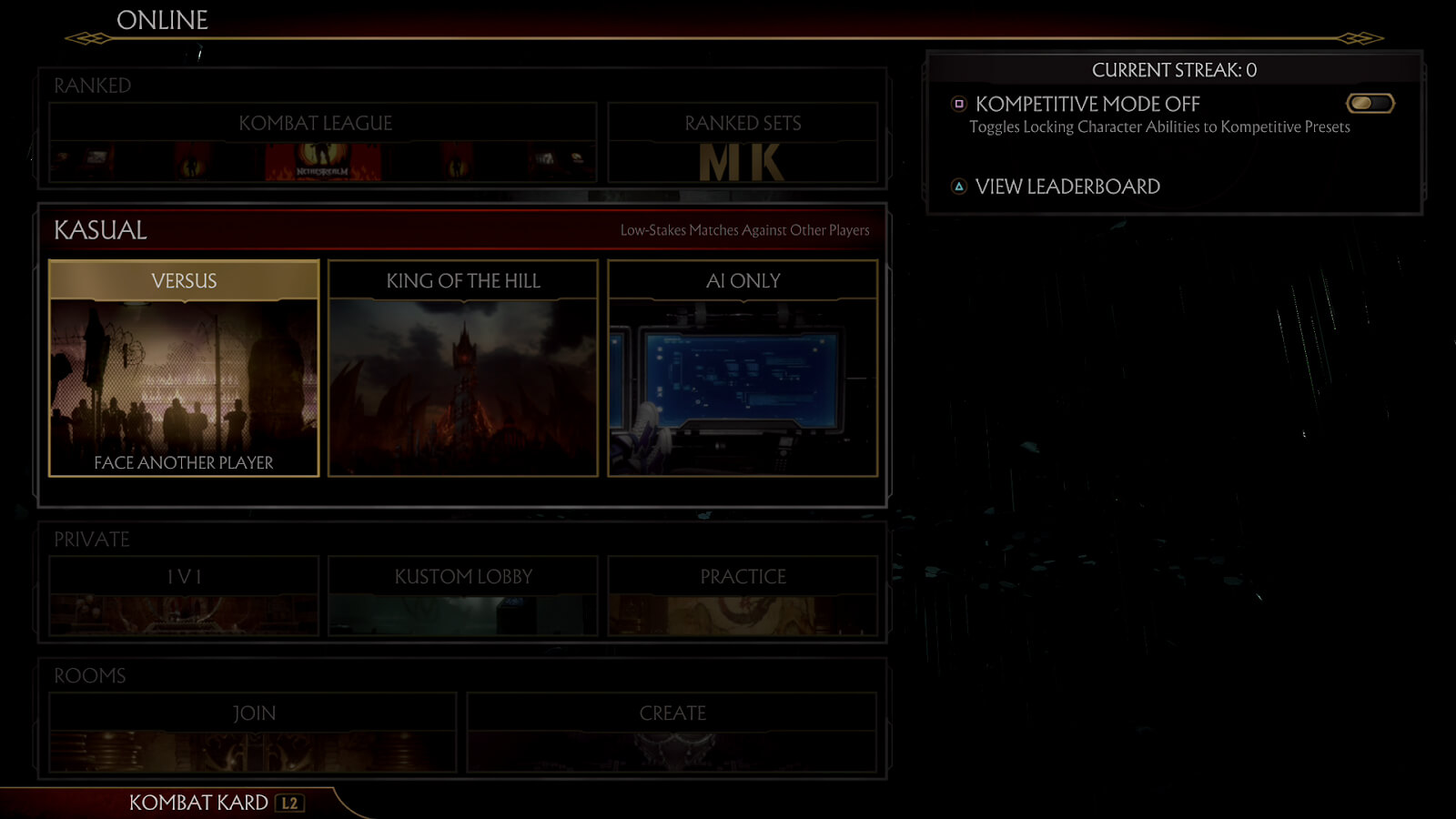Image resolution: width=1456 pixels, height=819 pixels.
Task: Select the Ranked Sets option
Action: tap(743, 143)
